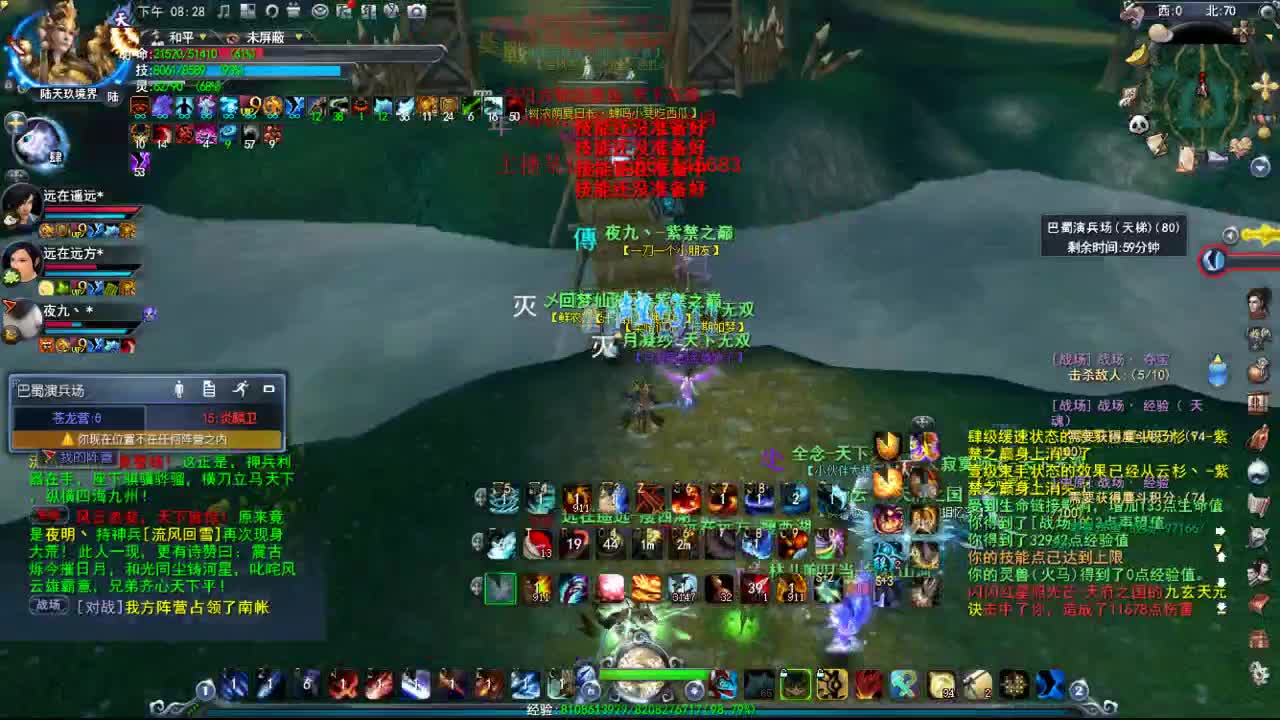Open the 和平 mode dropdown arrow
1280x720 pixels.
pyautogui.click(x=203, y=37)
